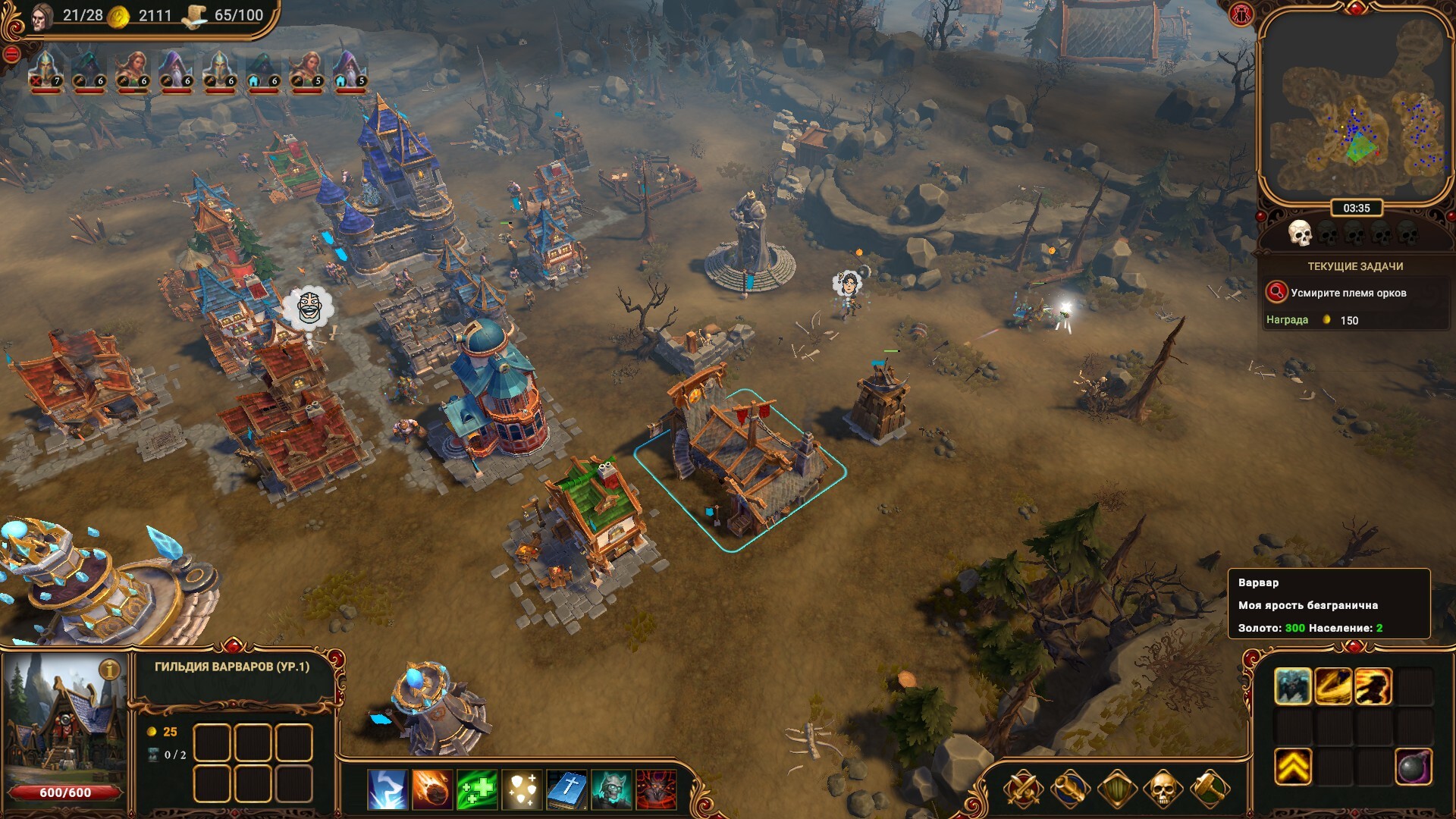Hire a Barbarian hero

point(1292,686)
